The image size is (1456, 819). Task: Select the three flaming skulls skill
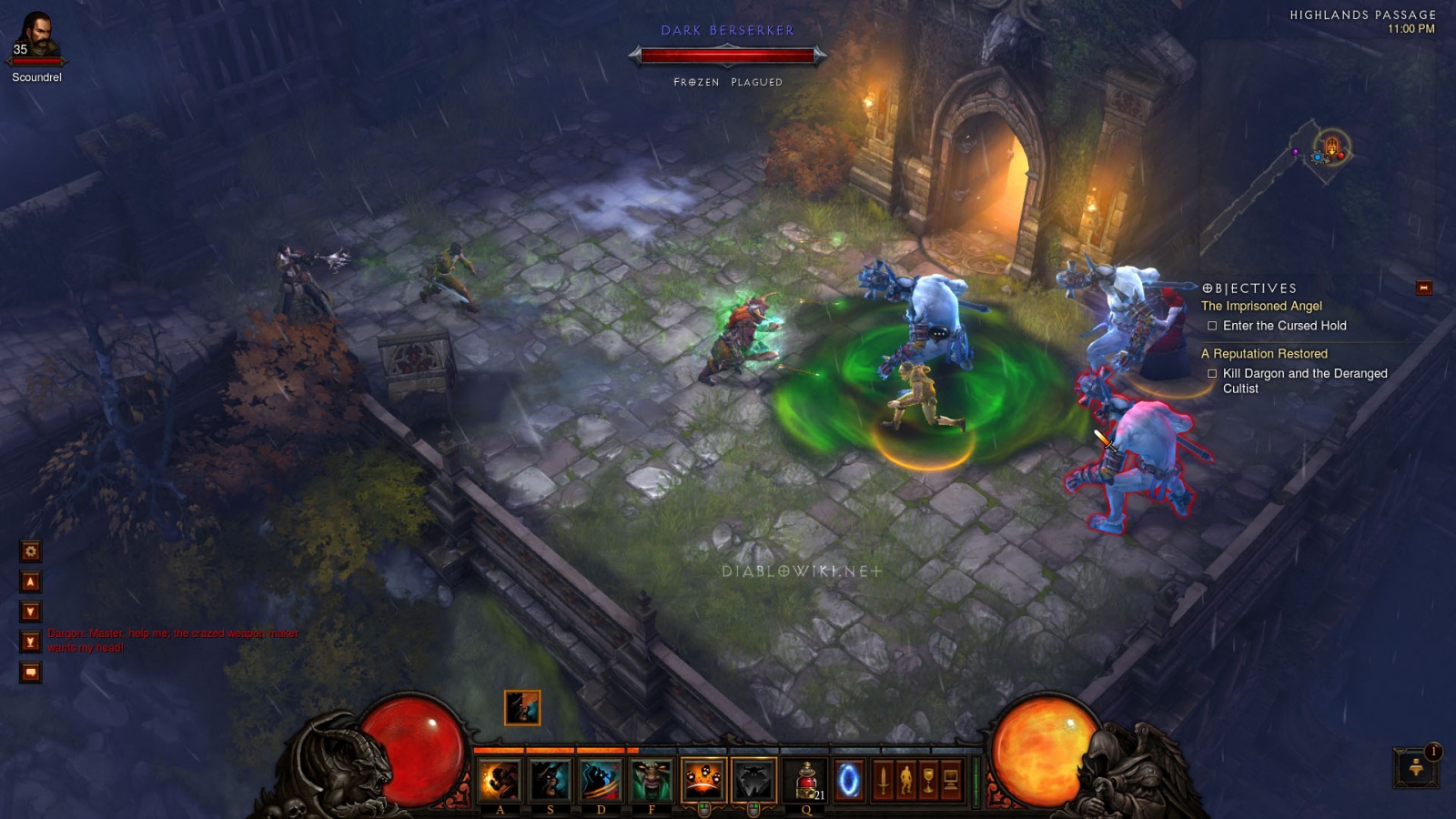coord(703,780)
